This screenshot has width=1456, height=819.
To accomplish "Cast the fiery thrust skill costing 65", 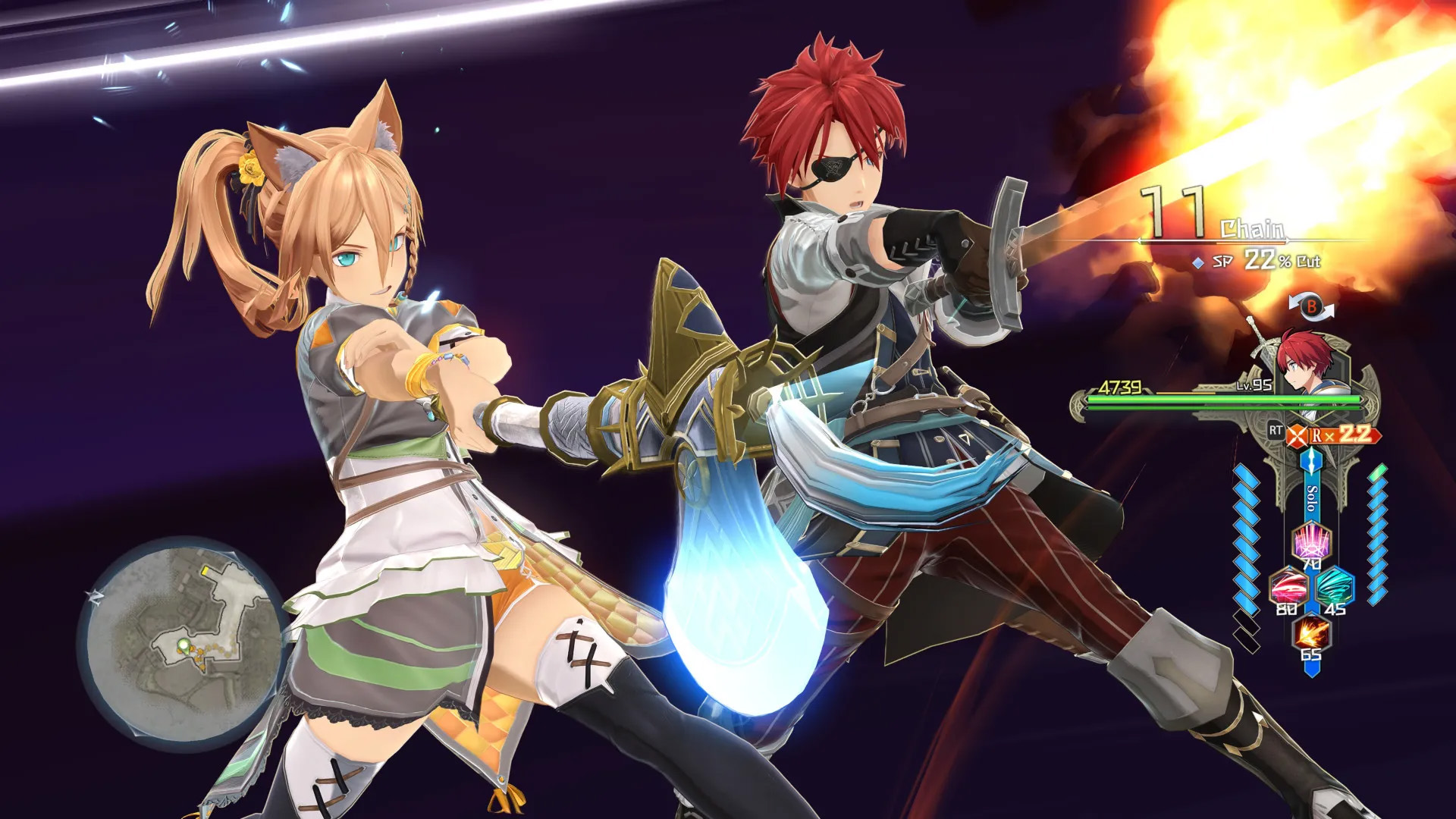I will tap(1311, 633).
